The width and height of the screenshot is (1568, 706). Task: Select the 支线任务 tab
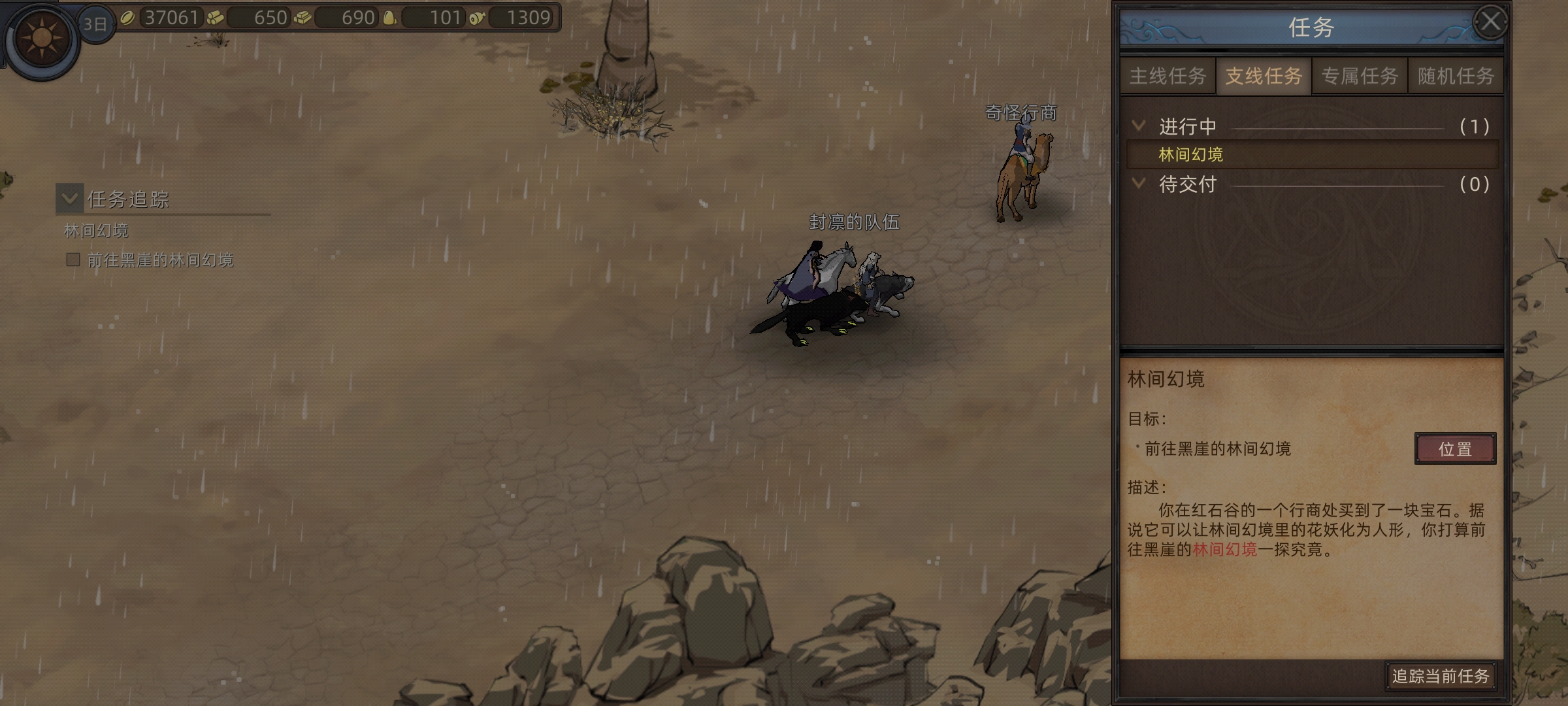point(1264,76)
